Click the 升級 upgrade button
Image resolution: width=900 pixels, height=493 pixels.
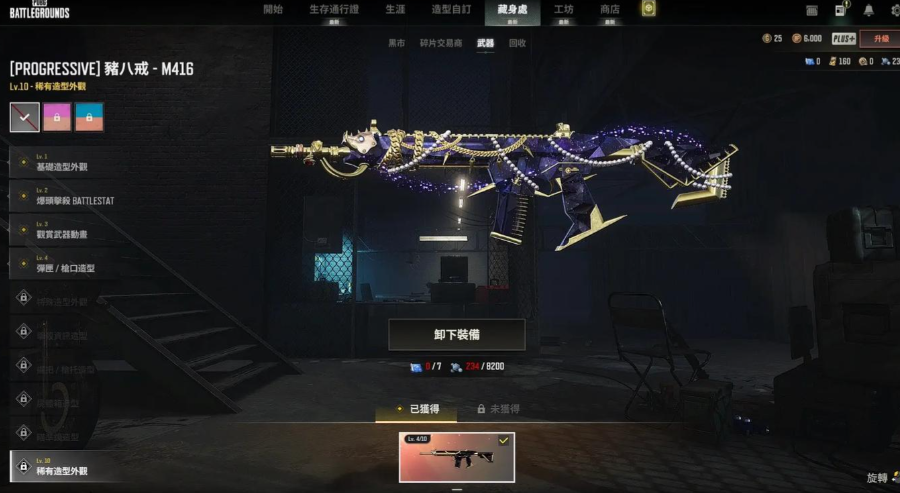click(x=880, y=39)
